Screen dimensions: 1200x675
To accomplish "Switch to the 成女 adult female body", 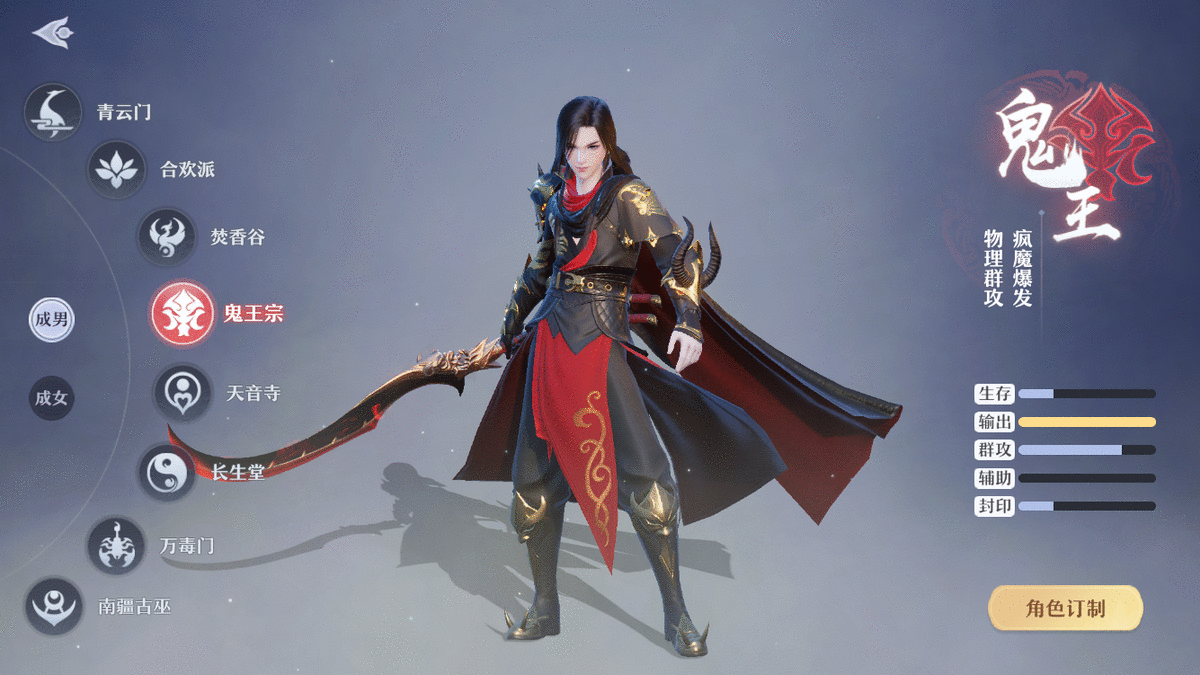I will [x=51, y=398].
